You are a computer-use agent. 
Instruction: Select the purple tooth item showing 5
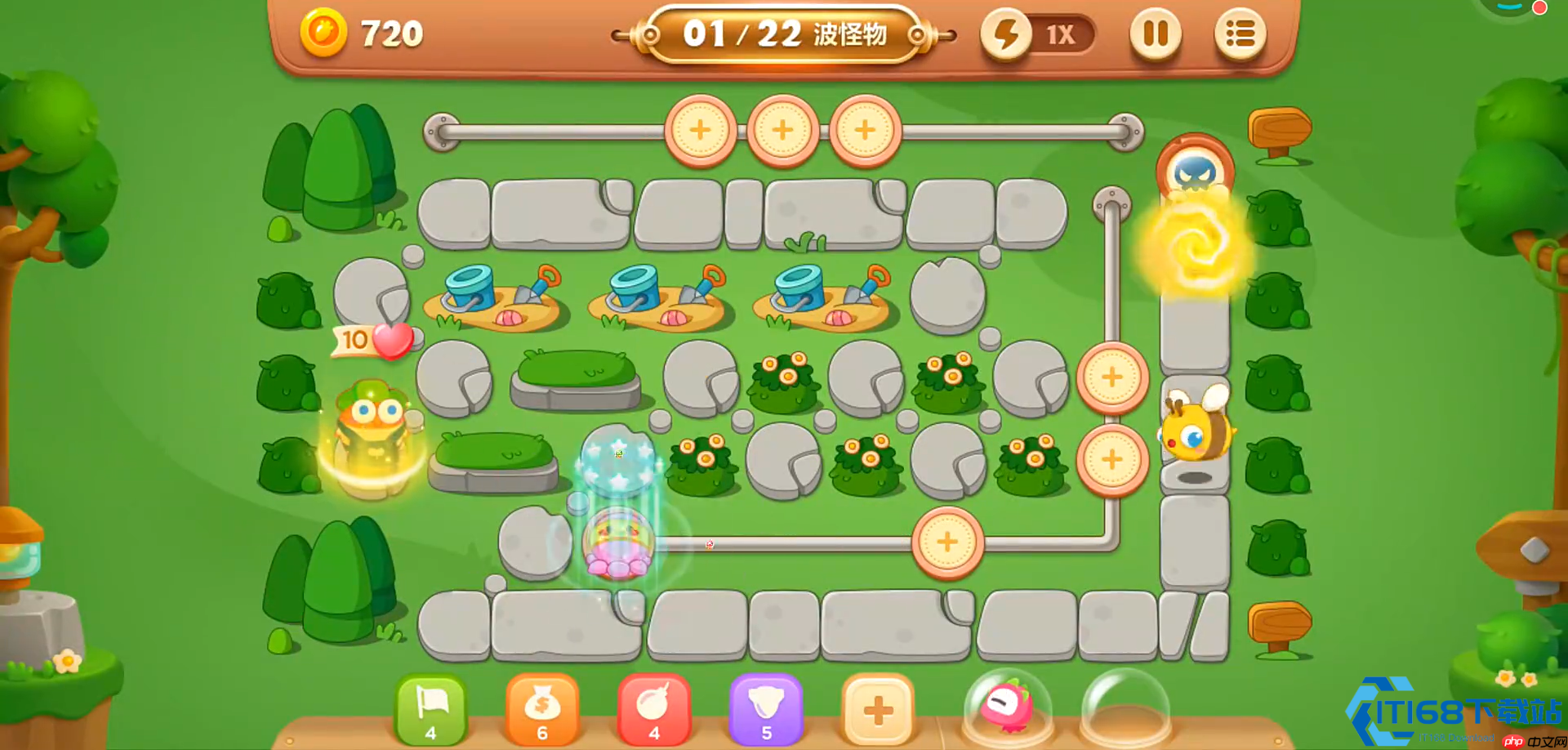(765, 711)
